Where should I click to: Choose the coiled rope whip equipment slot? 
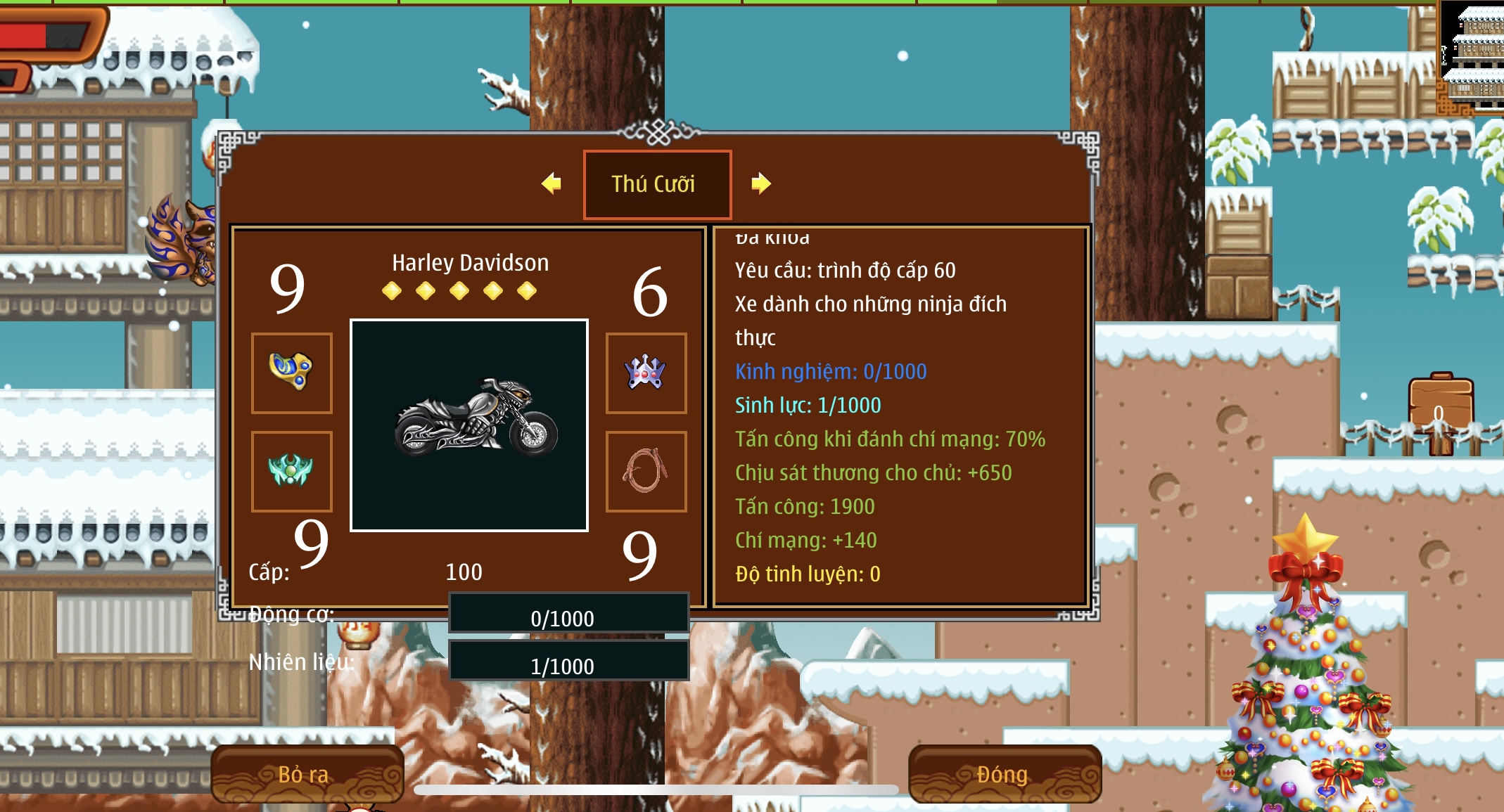click(646, 471)
